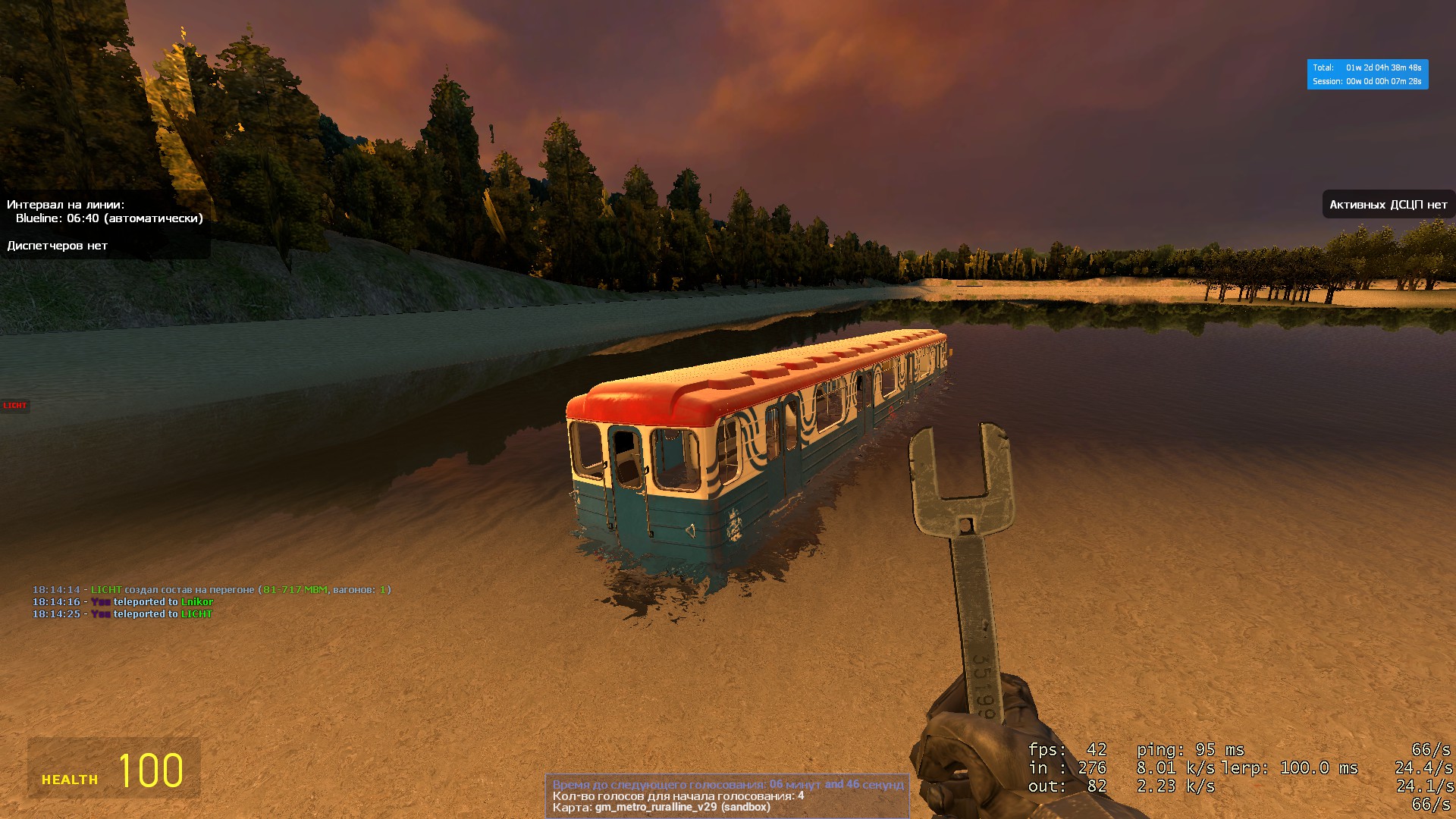Click the Blueline interval panel
This screenshot has height=819, width=1456.
click(x=105, y=225)
